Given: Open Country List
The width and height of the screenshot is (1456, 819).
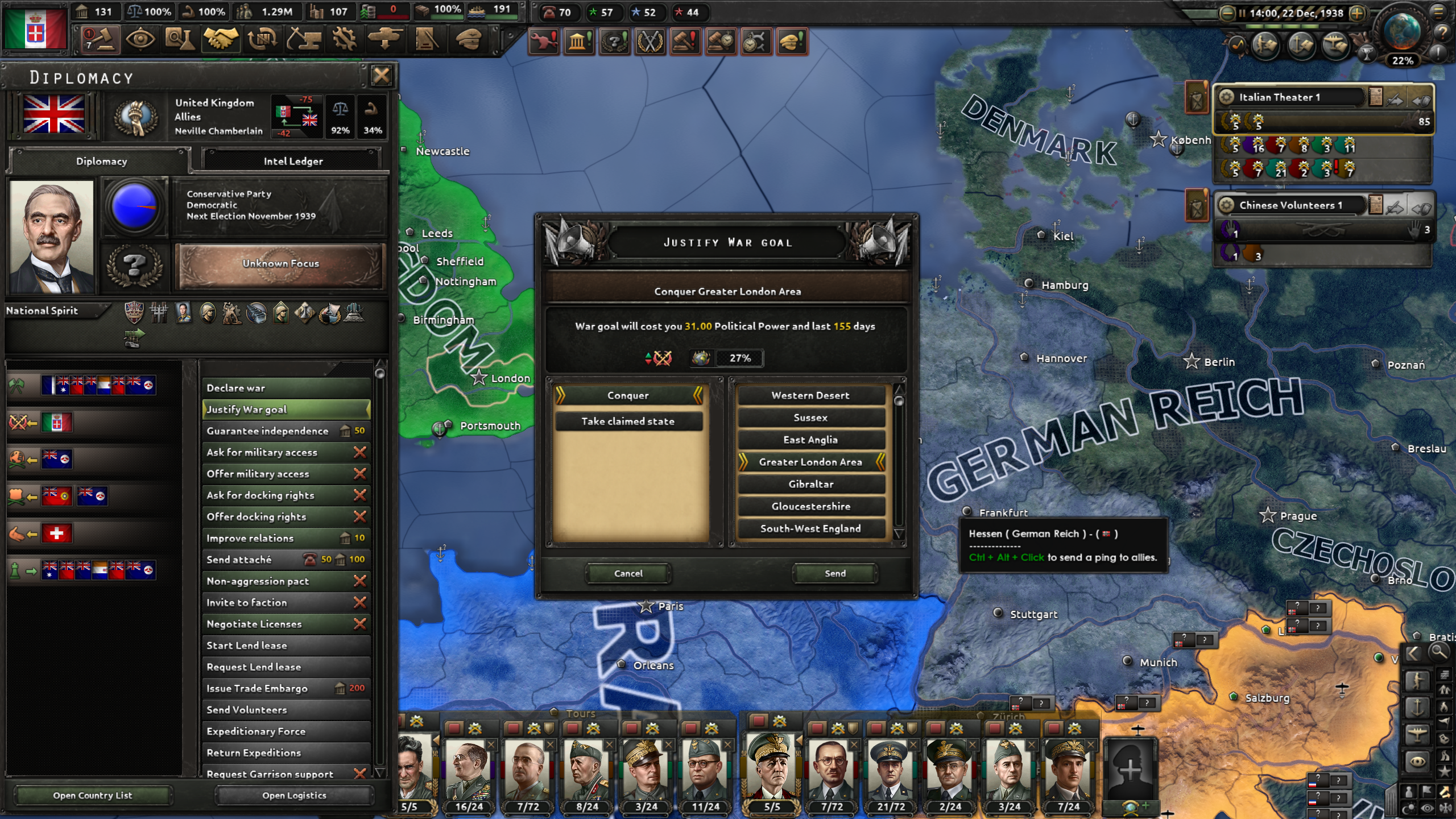Looking at the screenshot, I should coord(93,795).
